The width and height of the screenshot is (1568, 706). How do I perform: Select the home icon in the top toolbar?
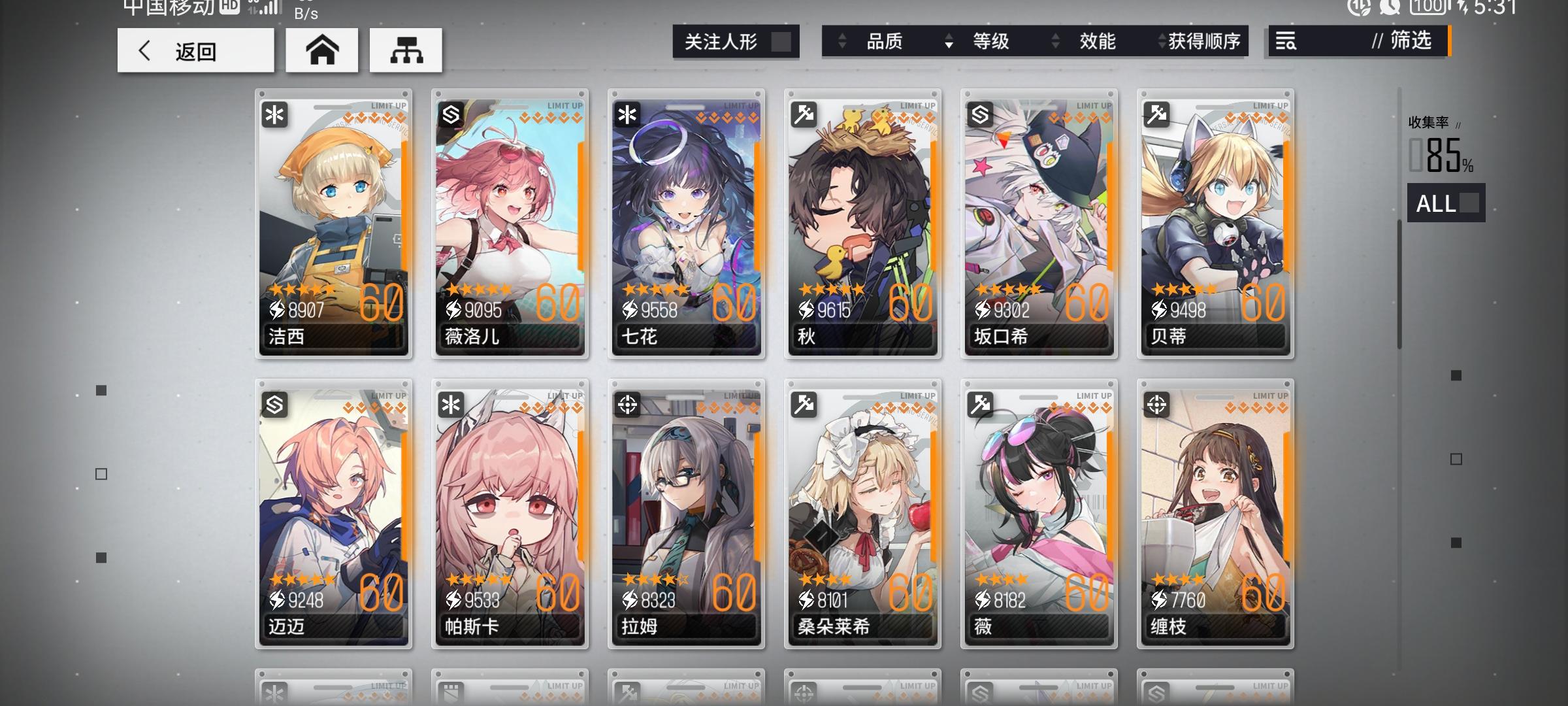pyautogui.click(x=321, y=50)
